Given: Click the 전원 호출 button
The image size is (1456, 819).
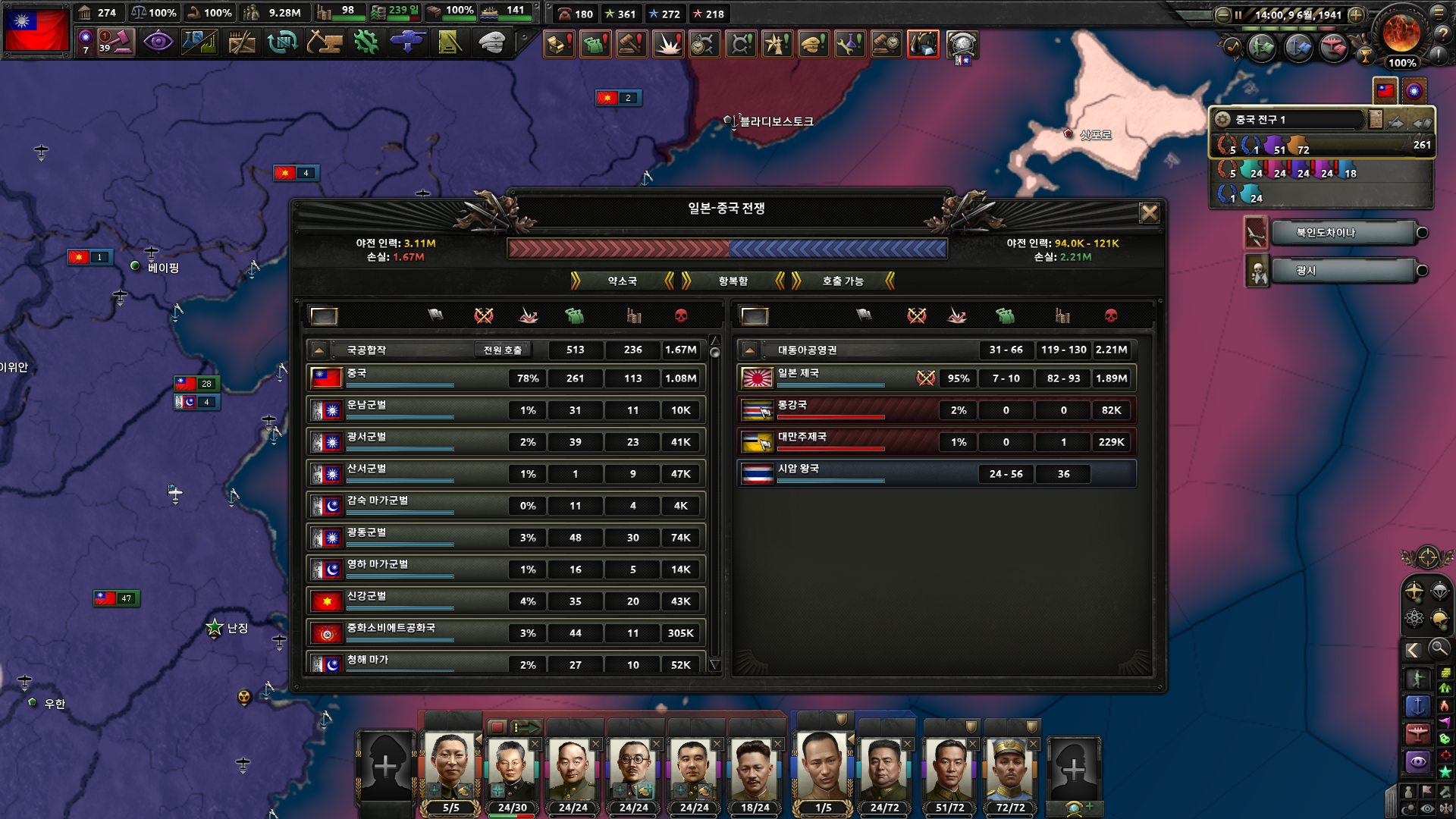Looking at the screenshot, I should (x=503, y=350).
